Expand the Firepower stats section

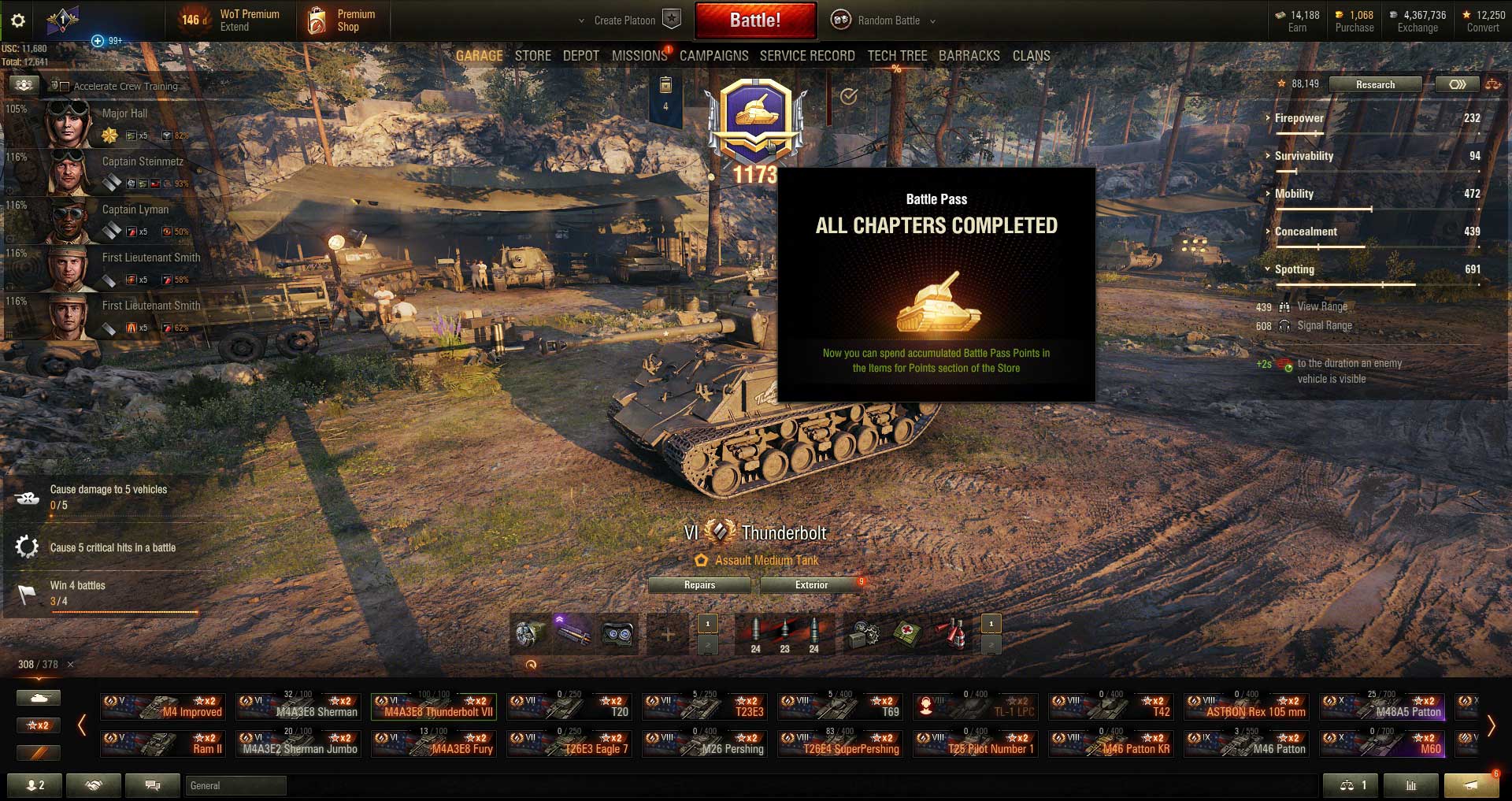pos(1299,118)
